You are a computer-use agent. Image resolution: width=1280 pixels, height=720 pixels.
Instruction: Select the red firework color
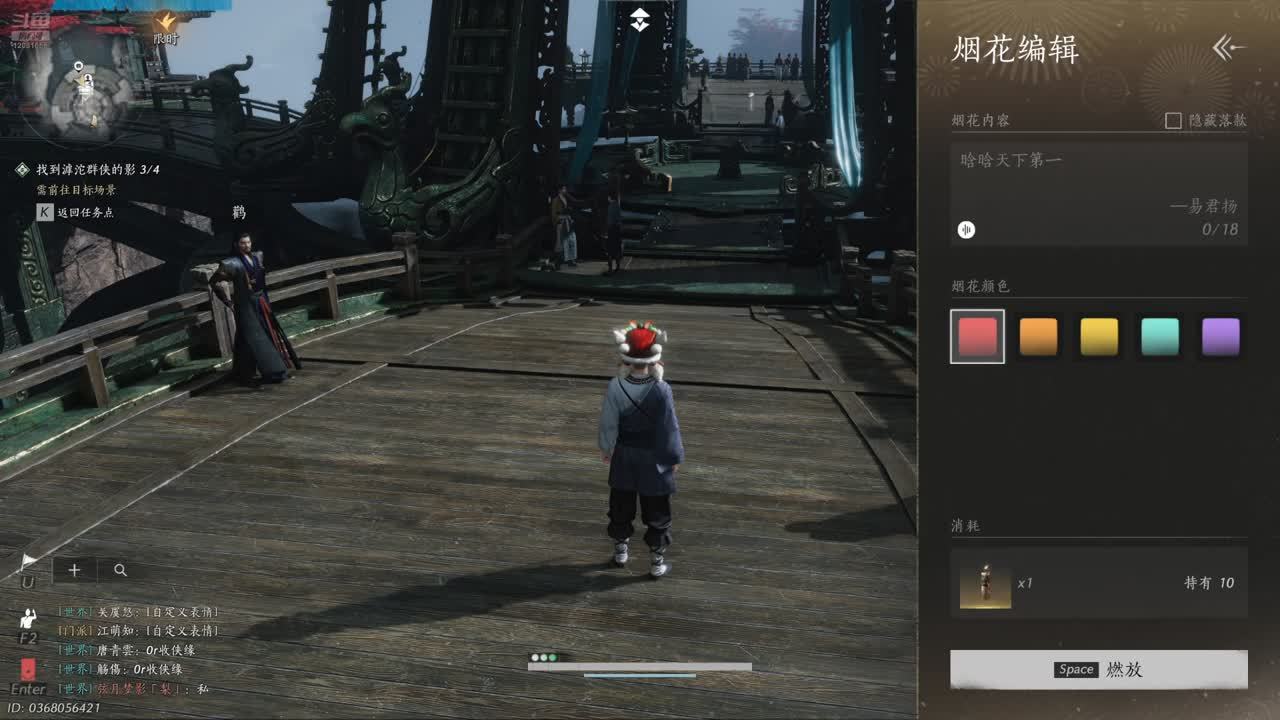977,337
